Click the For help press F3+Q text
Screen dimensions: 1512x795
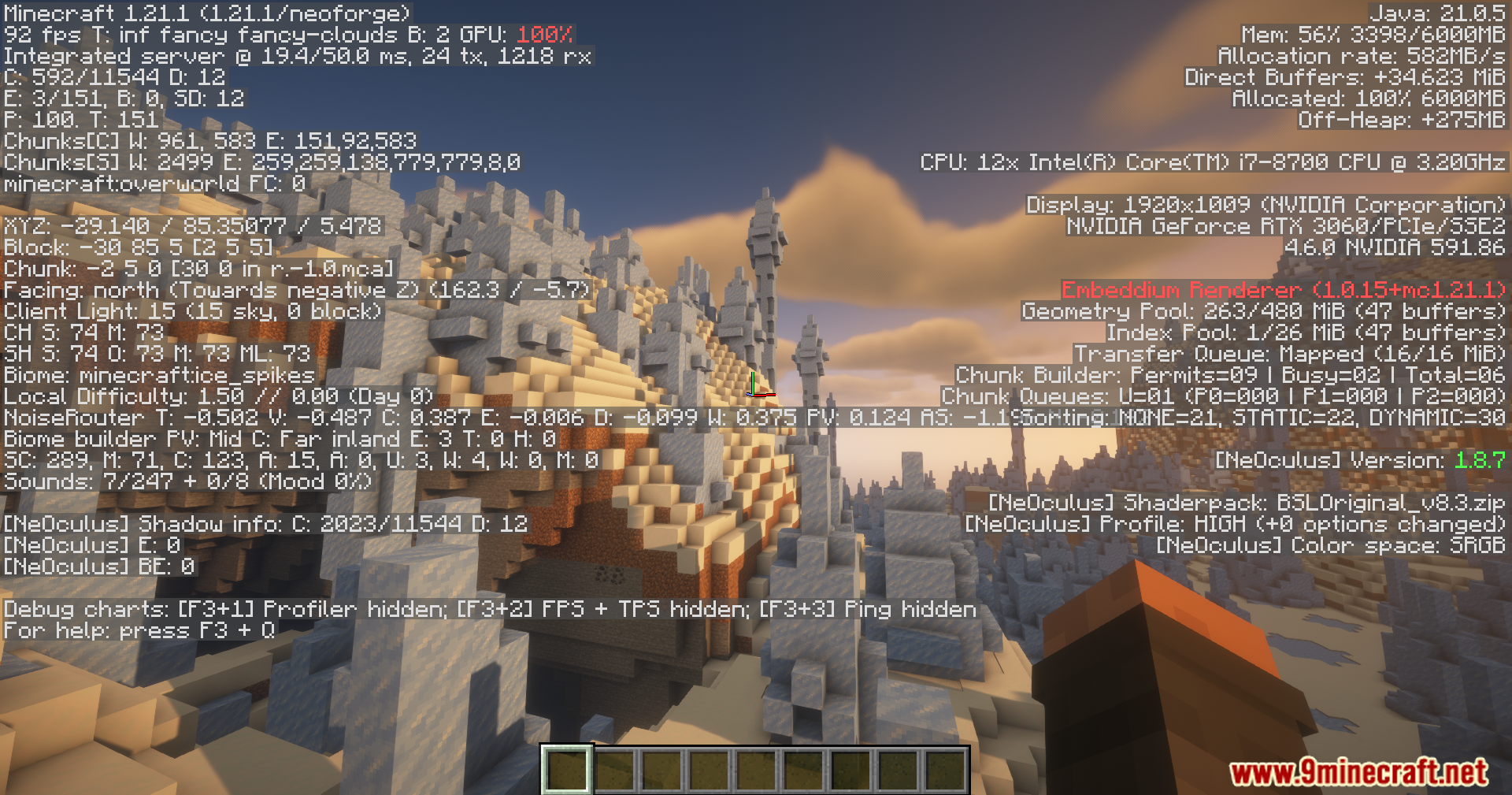coord(139,630)
